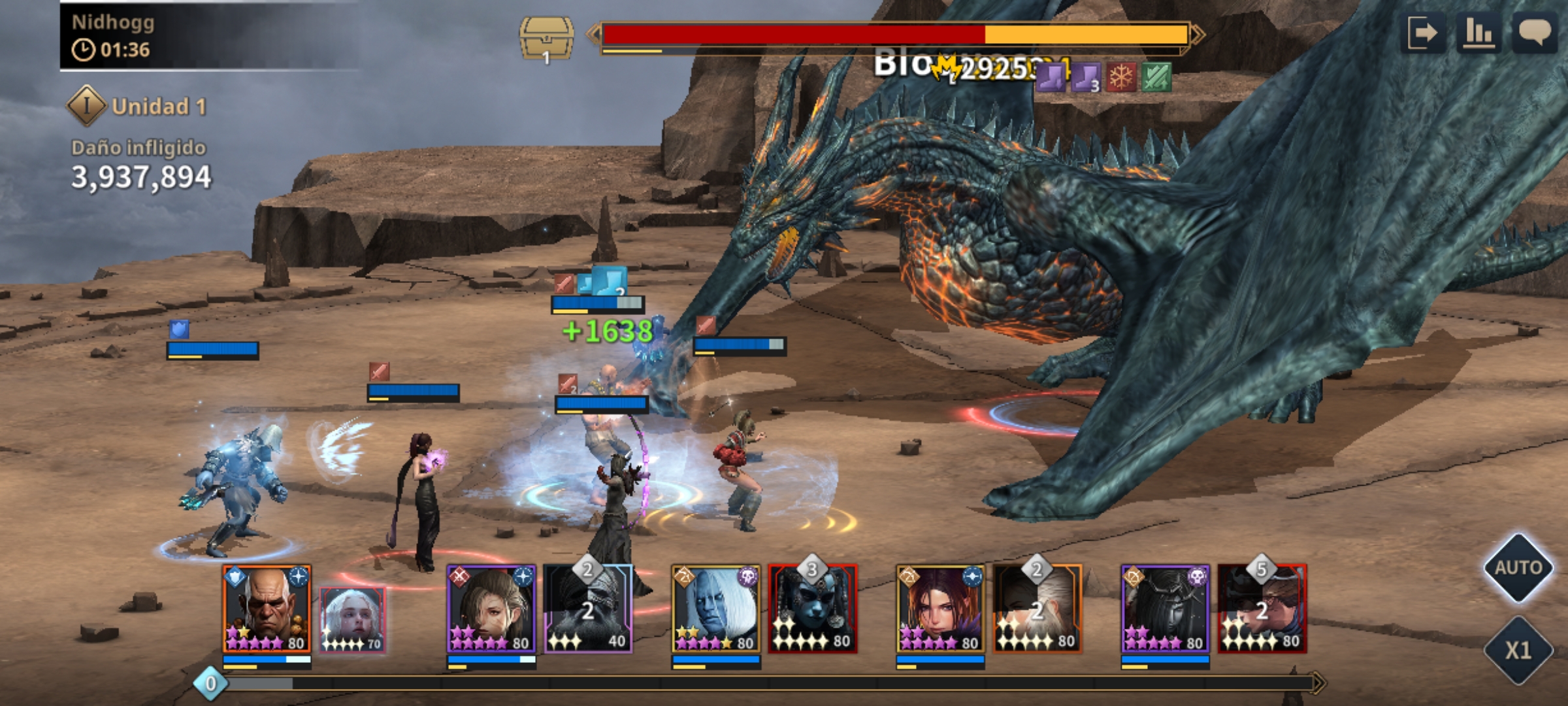Open the battle statistics chart
This screenshot has height=706, width=1568.
pos(1478,32)
